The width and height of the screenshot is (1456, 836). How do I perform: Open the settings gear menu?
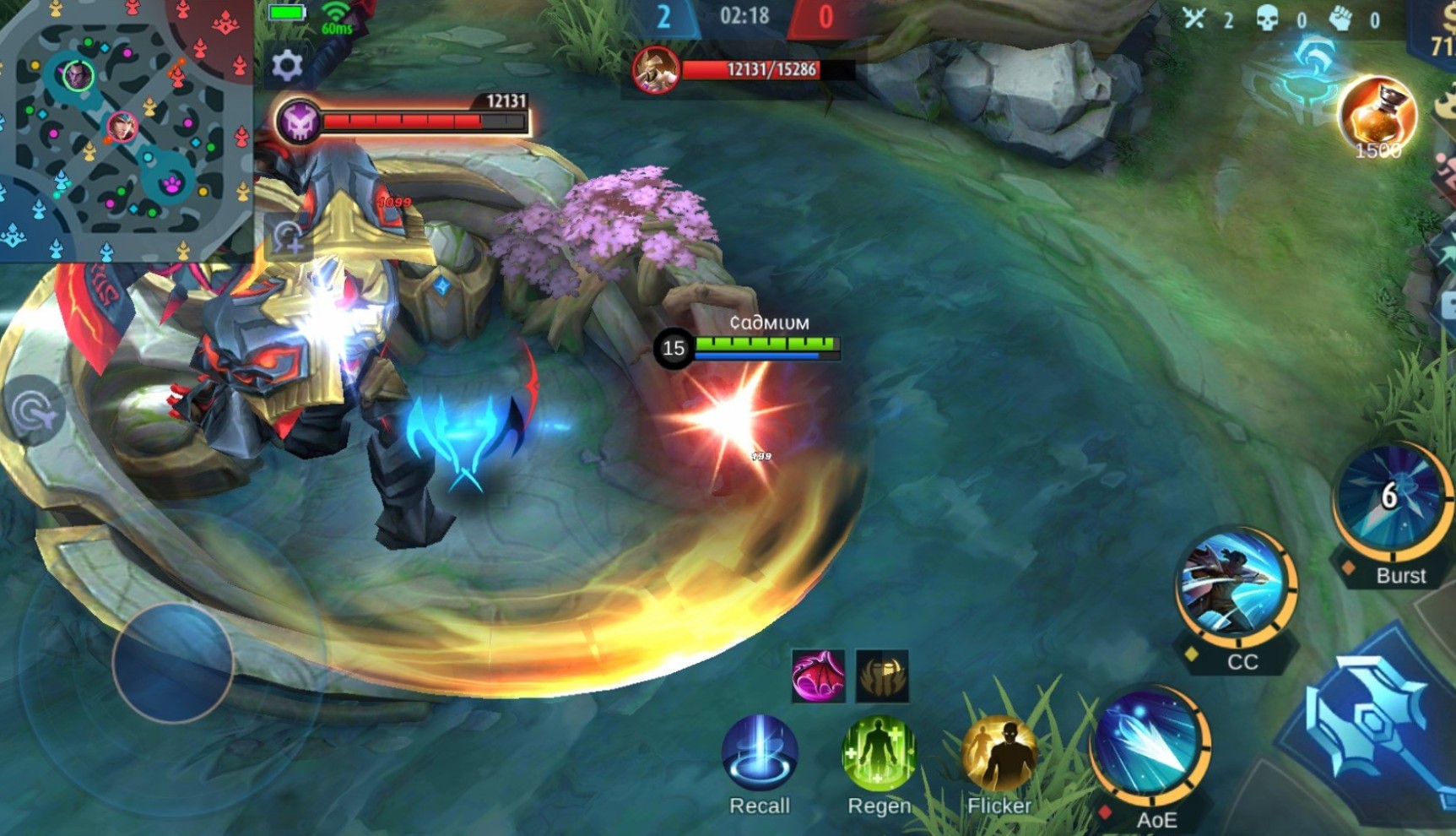(287, 65)
